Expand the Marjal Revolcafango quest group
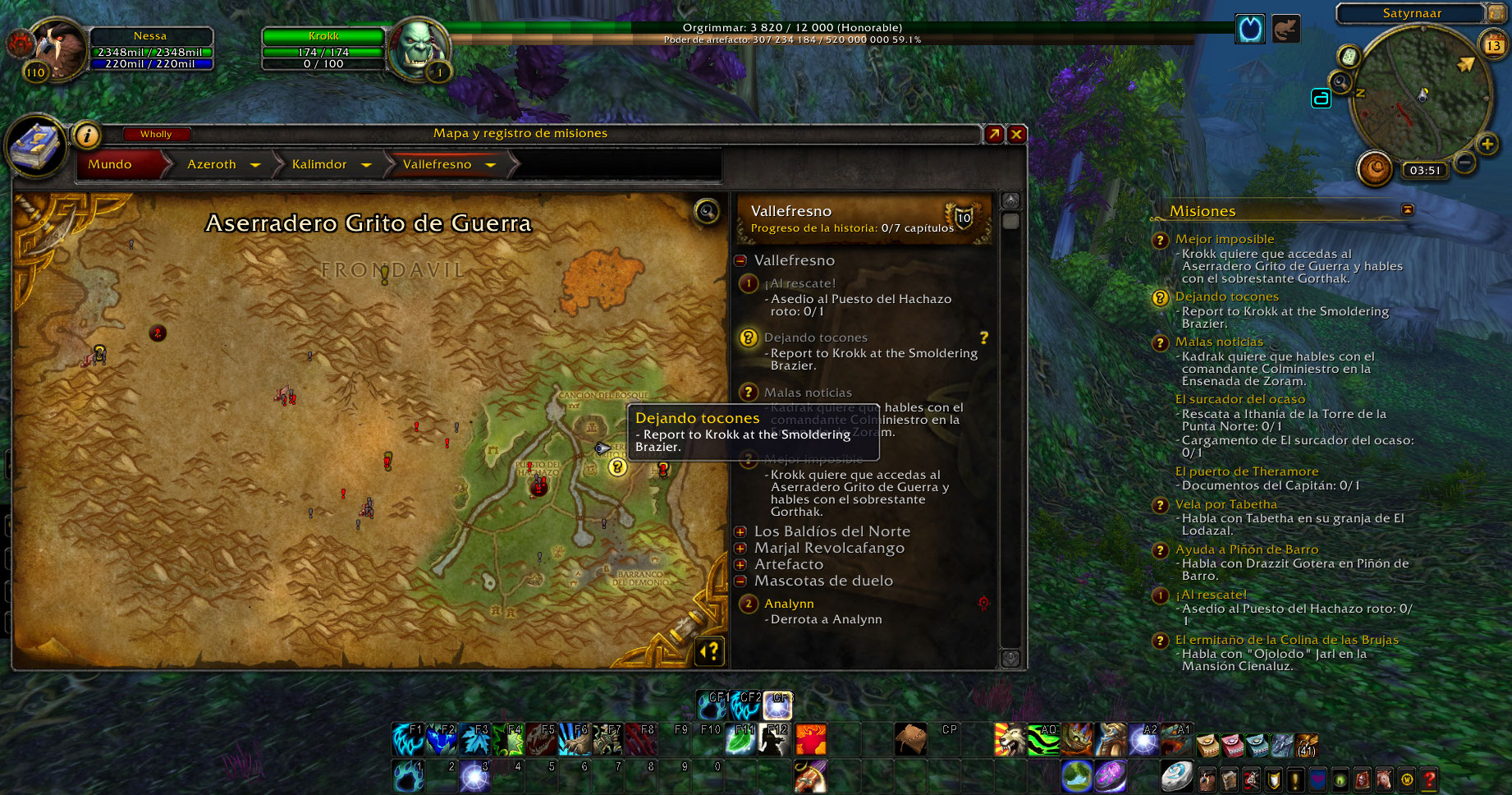Viewport: 1512px width, 795px height. pos(740,548)
